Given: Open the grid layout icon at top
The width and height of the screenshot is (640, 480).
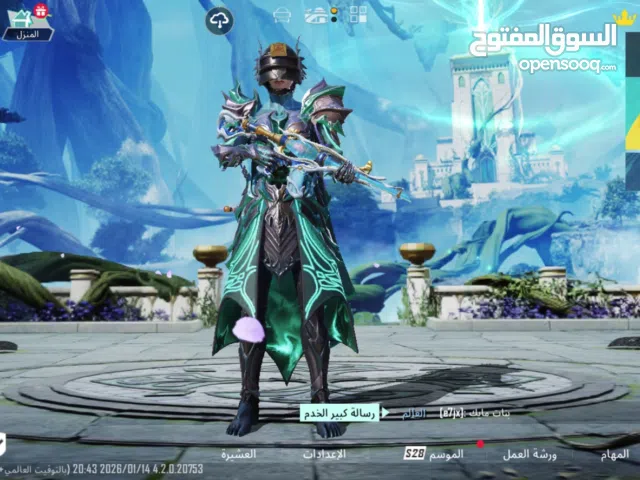Looking at the screenshot, I should pyautogui.click(x=357, y=14).
